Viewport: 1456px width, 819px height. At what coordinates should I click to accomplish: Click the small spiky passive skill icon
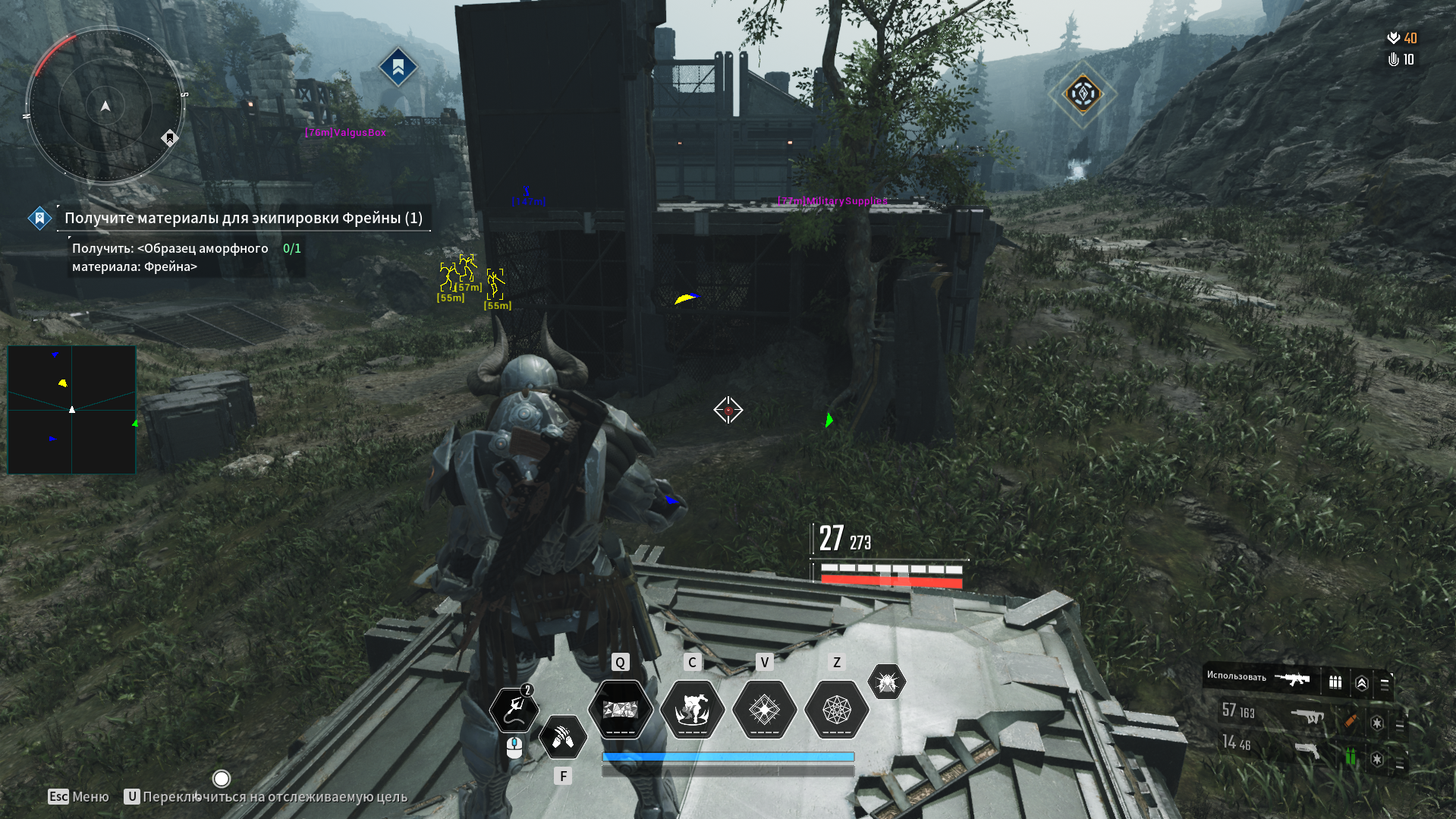[886, 682]
